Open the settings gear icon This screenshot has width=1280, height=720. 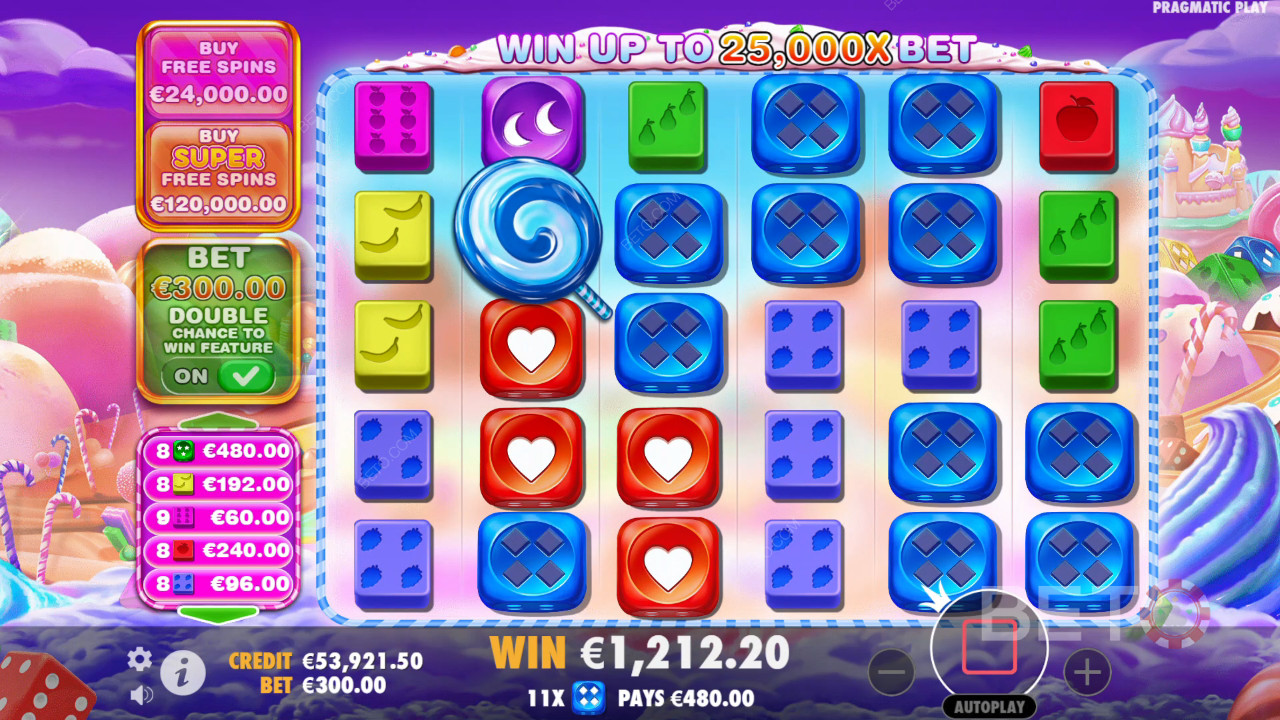coord(139,659)
